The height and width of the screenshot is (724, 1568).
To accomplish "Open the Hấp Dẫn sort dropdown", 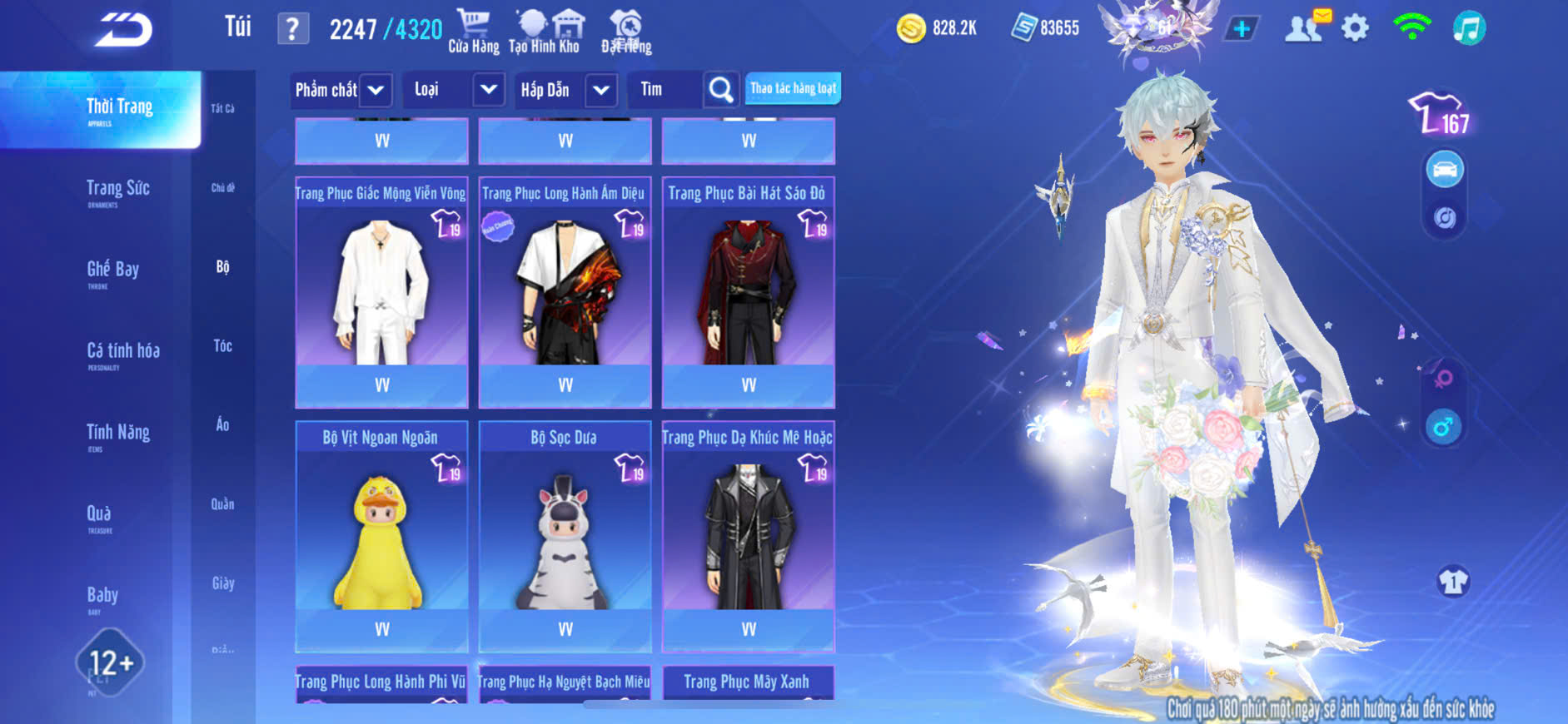I will coord(601,90).
